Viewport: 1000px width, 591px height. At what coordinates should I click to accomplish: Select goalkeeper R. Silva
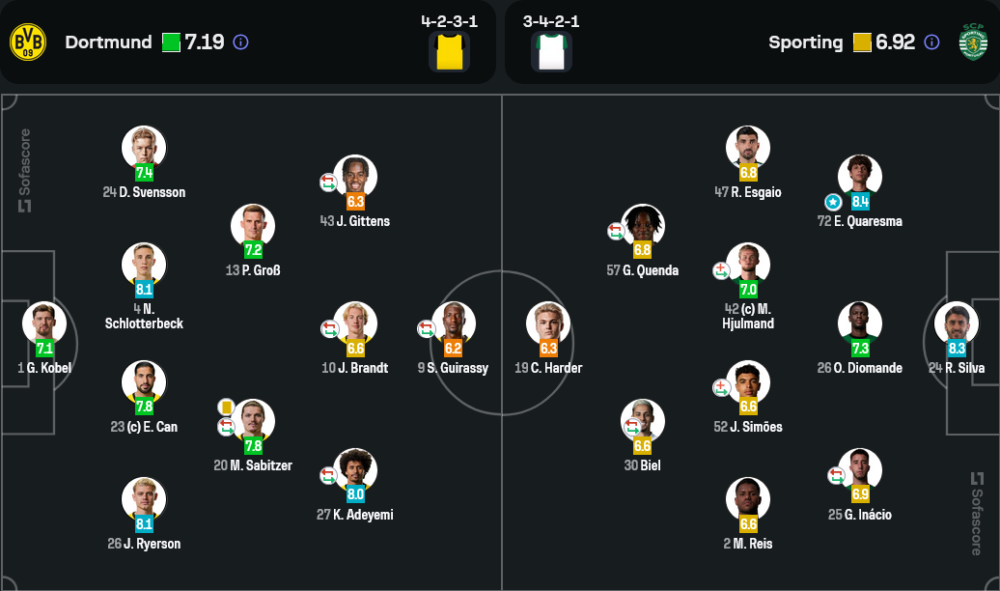[x=956, y=323]
